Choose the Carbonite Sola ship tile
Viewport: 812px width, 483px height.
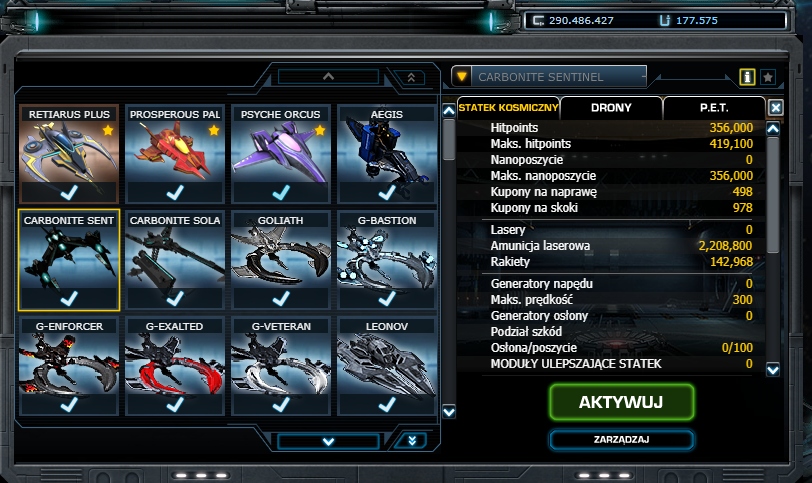point(175,259)
